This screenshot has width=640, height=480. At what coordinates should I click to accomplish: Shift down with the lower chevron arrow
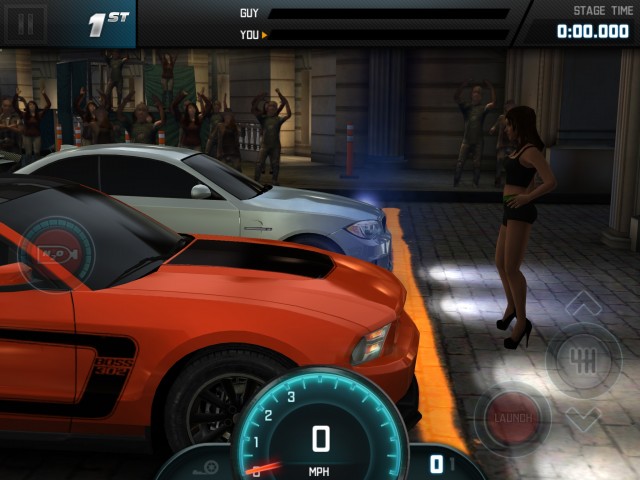click(583, 418)
